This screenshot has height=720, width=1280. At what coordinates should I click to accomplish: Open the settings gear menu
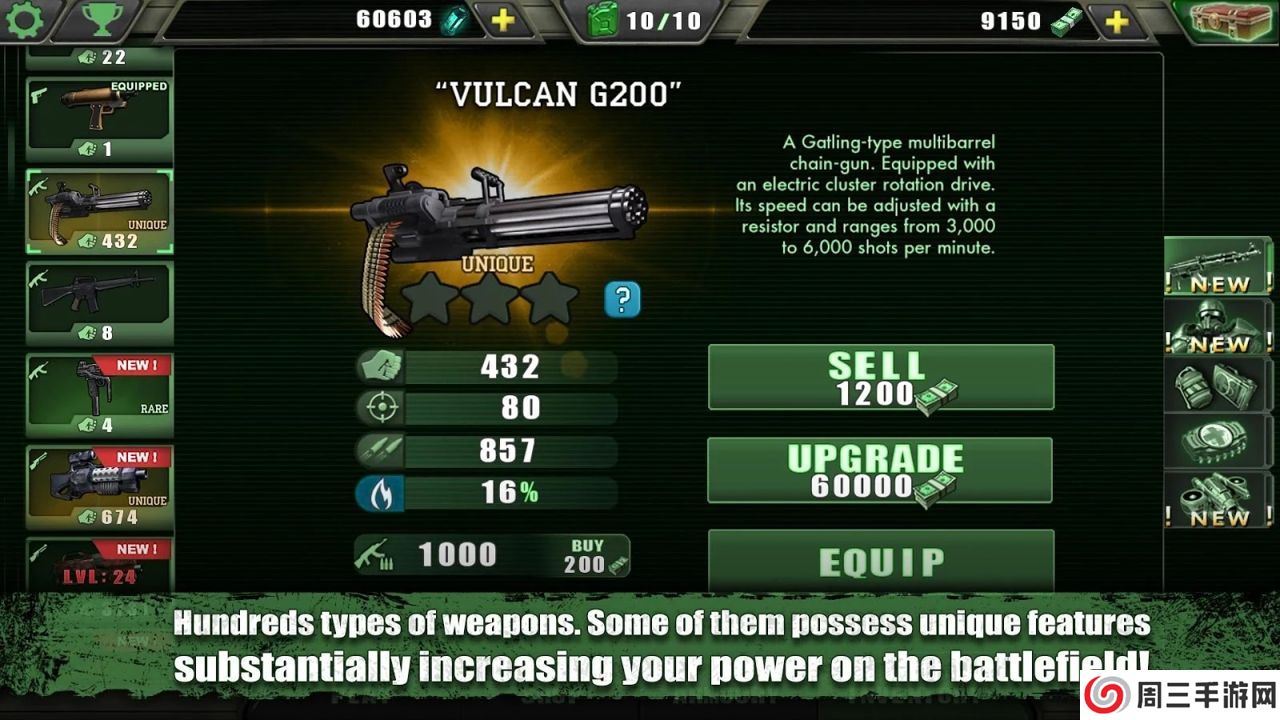tap(24, 21)
